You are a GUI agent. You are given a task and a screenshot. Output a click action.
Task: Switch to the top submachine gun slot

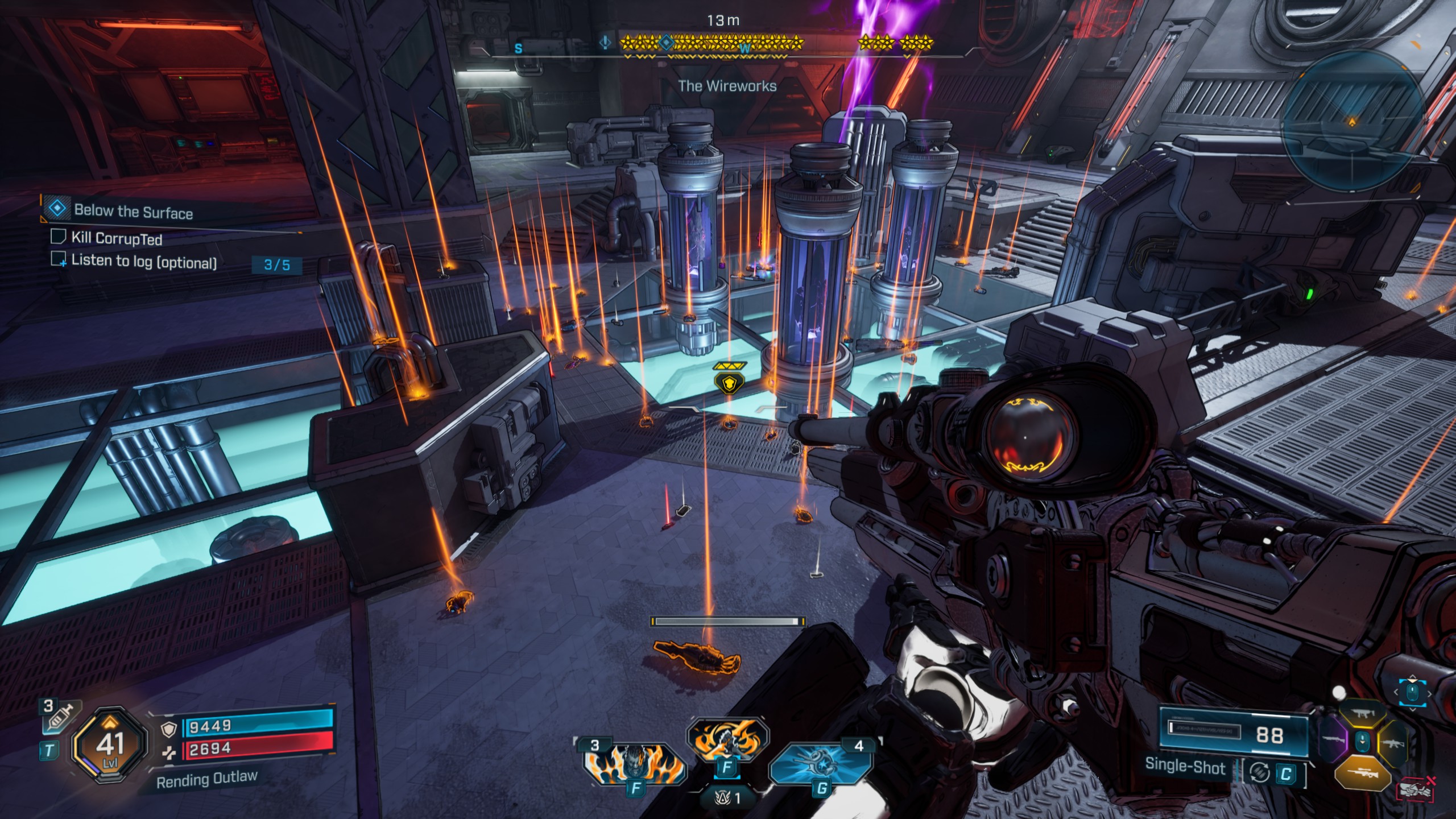(x=1363, y=714)
